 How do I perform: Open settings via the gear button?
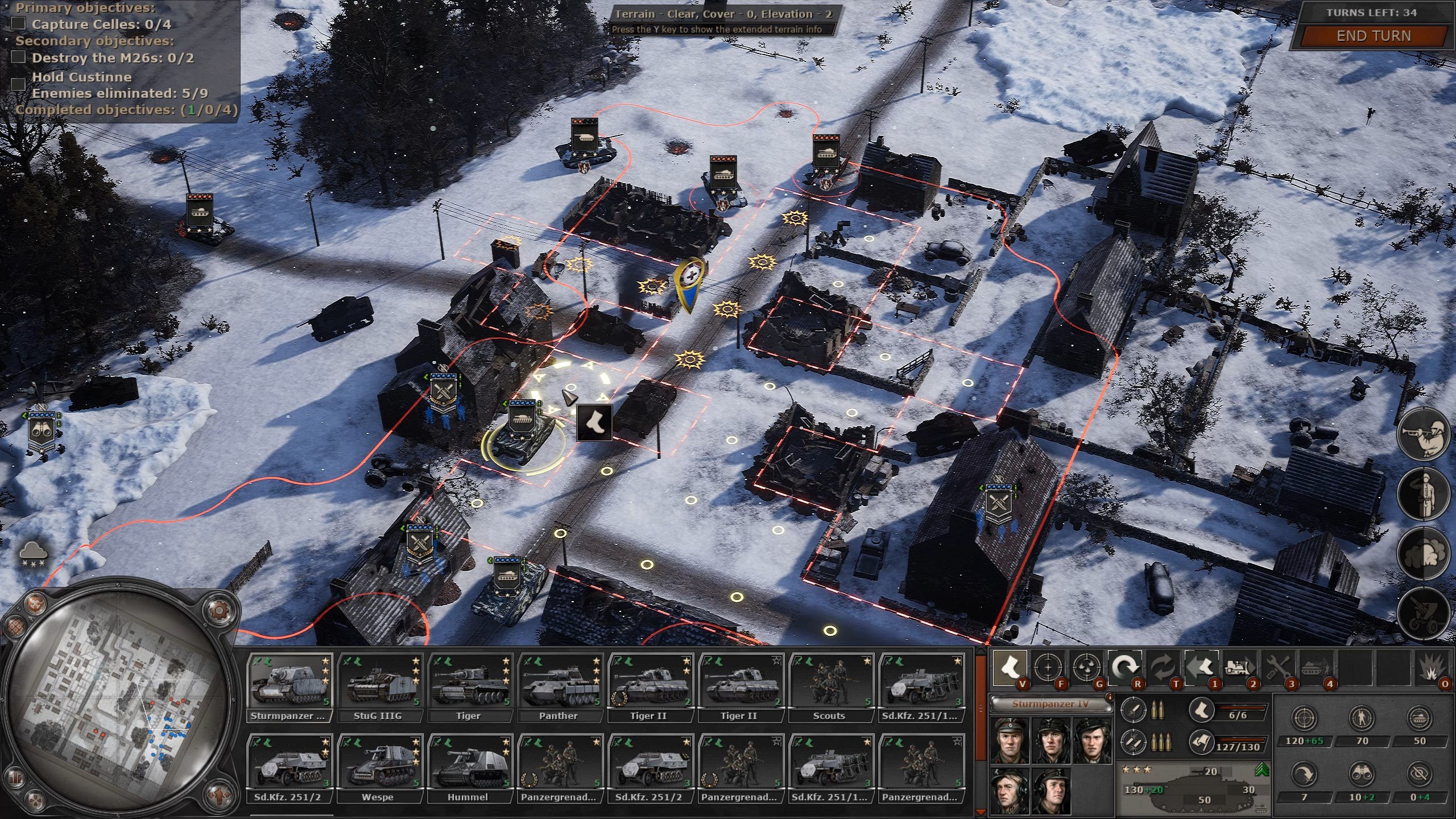(218, 610)
